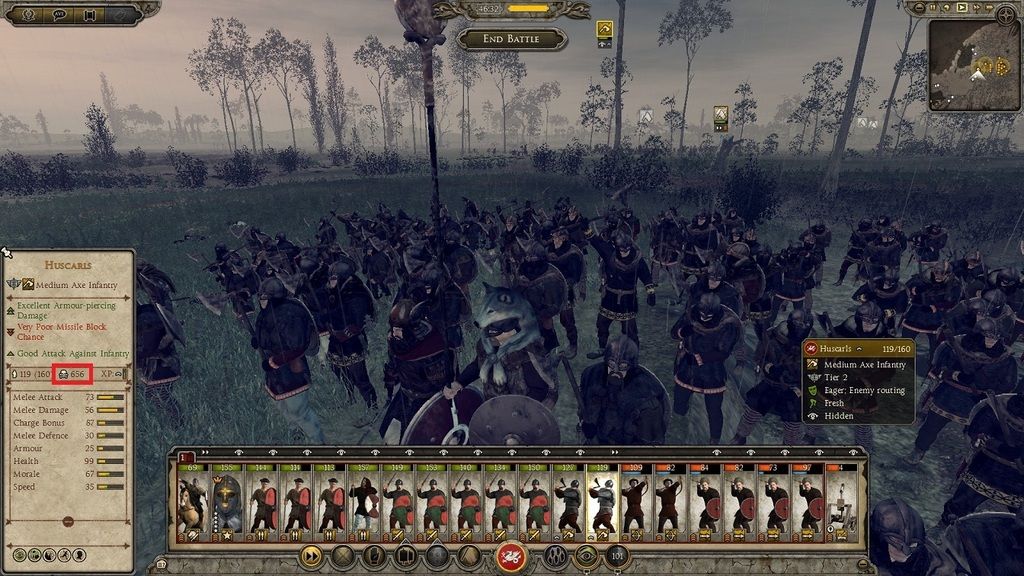The width and height of the screenshot is (1024, 576).
Task: Activate the red dragon emblem button
Action: click(511, 556)
